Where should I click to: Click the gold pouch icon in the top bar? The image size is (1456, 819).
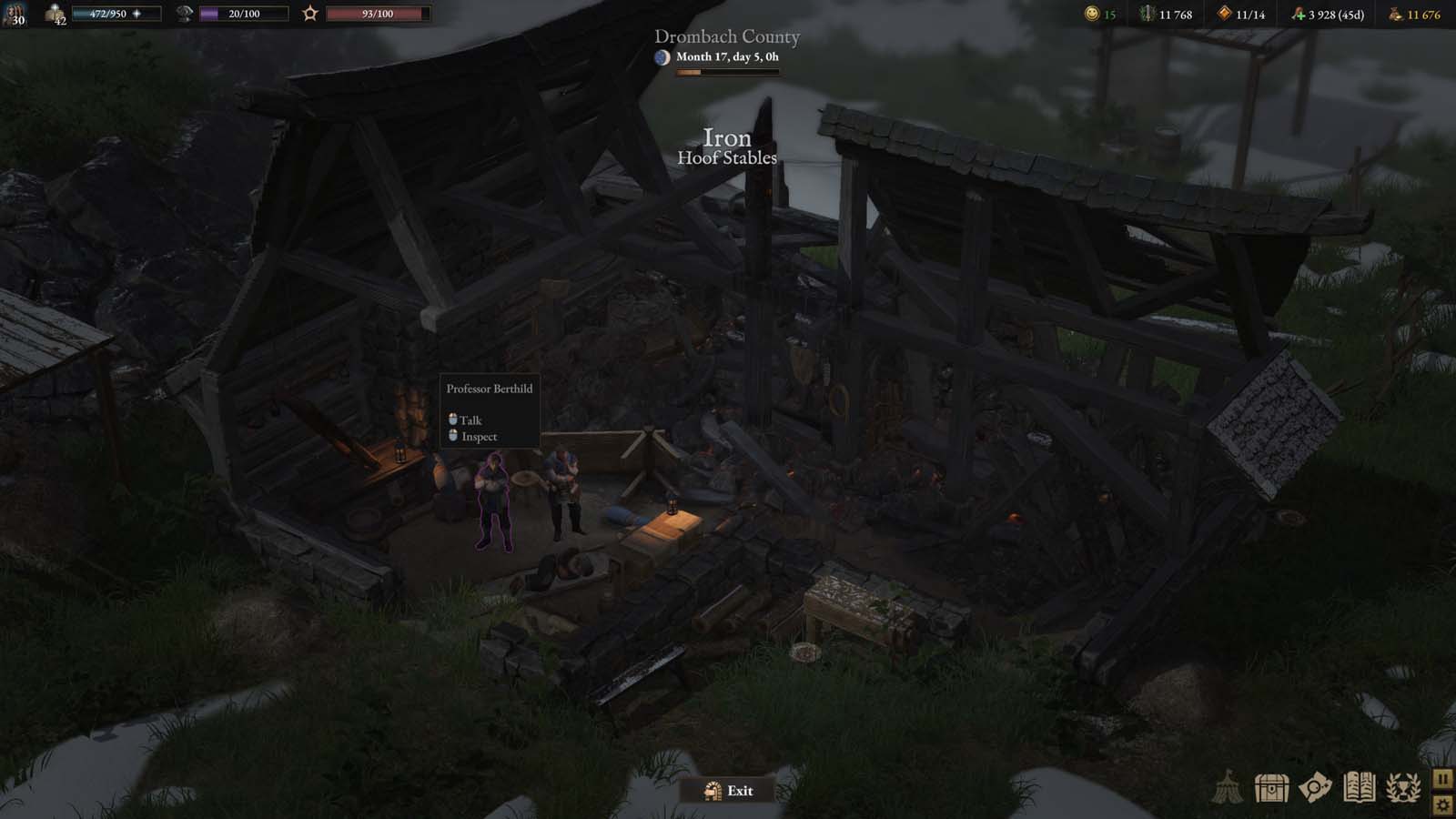[1394, 15]
